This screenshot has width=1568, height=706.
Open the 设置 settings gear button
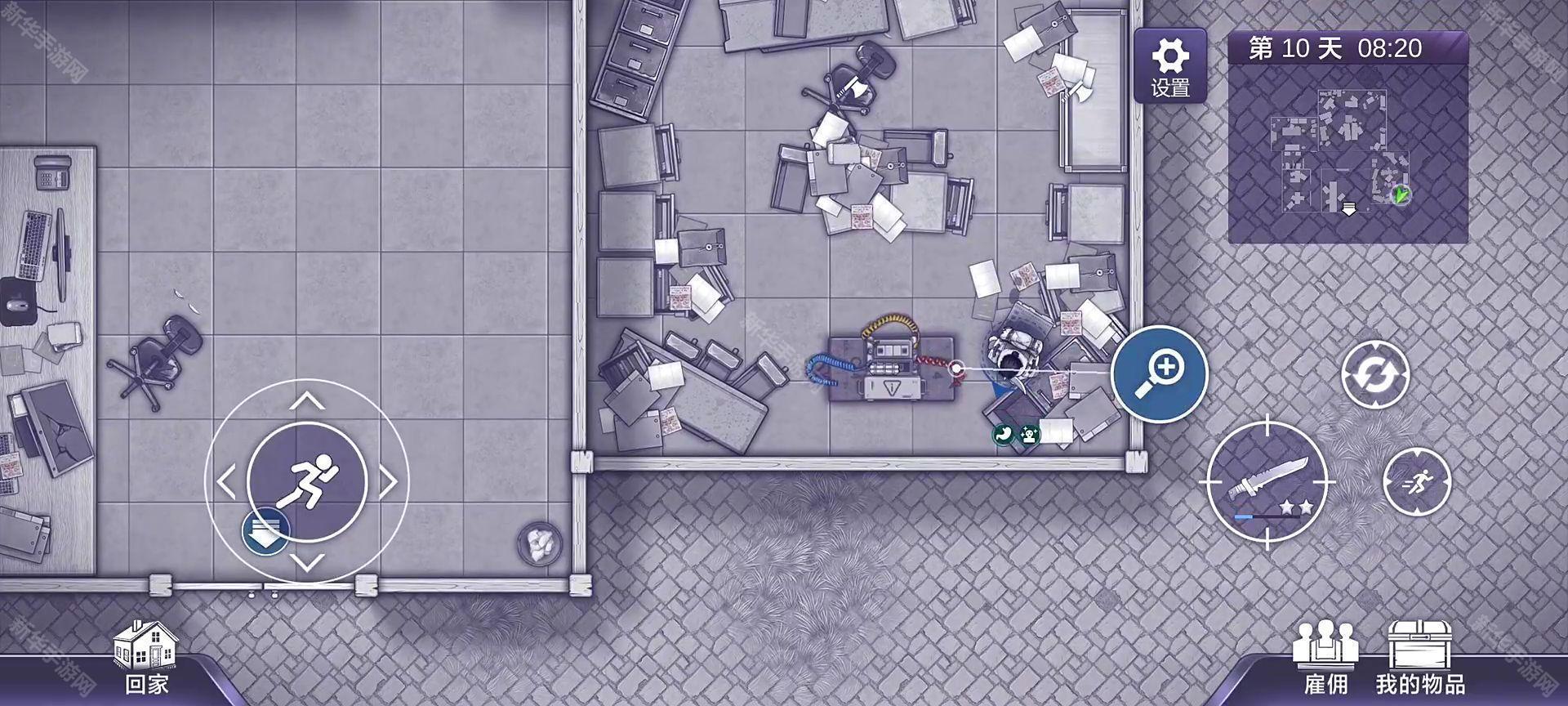[x=1169, y=65]
